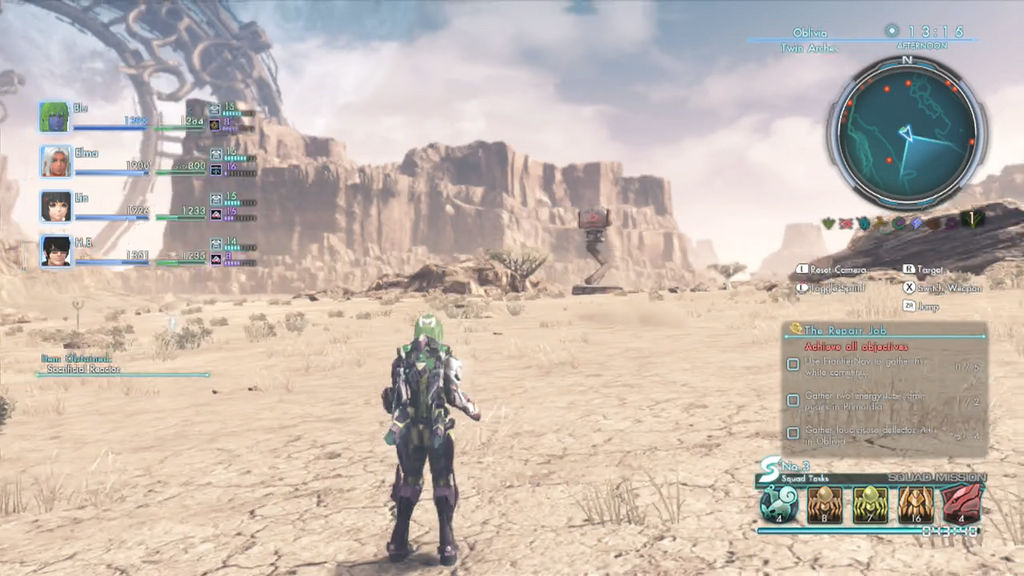Select the Oblivia deflector objective checkbox
The height and width of the screenshot is (576, 1024).
tap(793, 434)
